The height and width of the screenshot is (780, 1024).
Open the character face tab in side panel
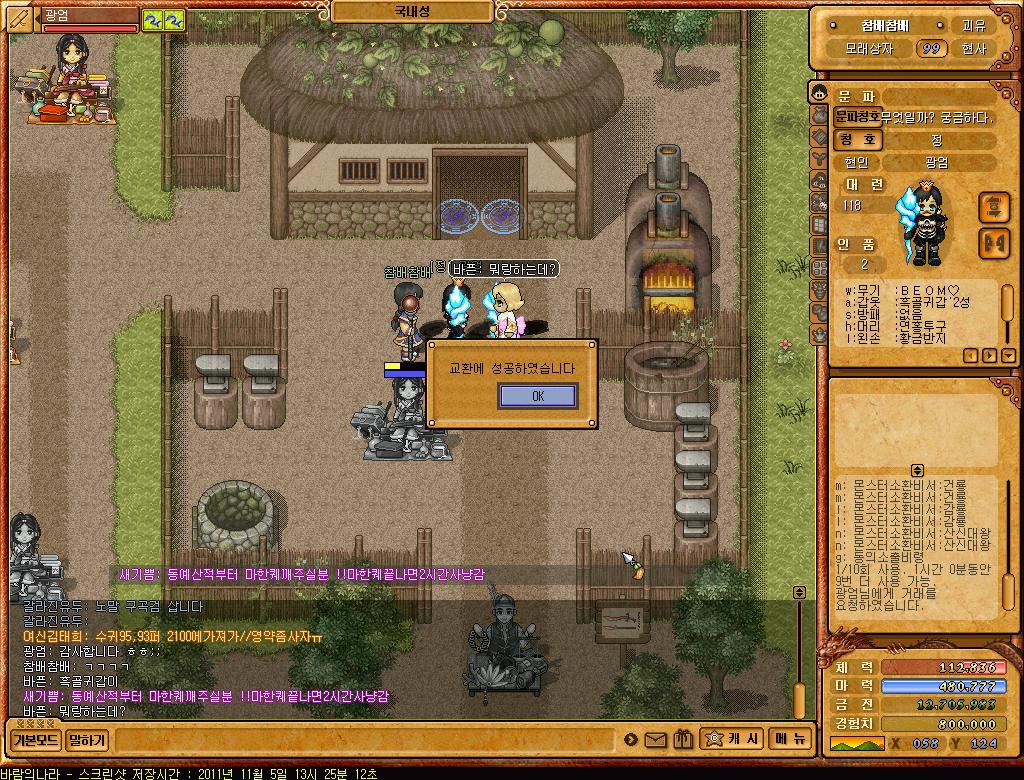coord(819,95)
